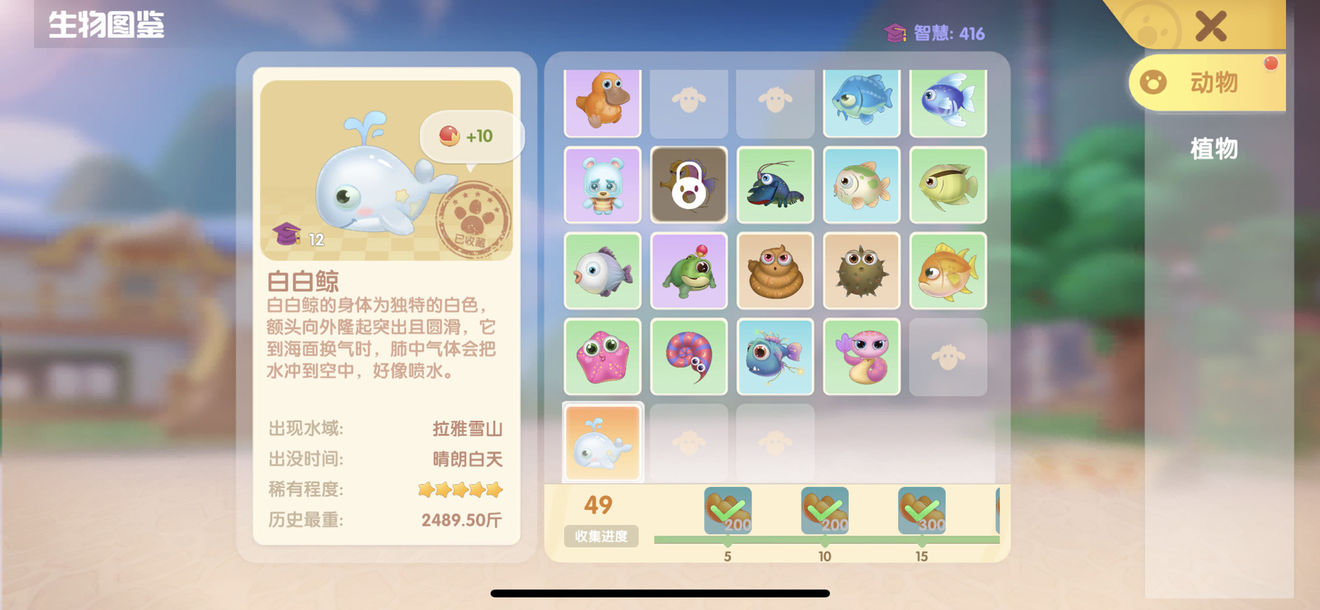The height and width of the screenshot is (610, 1320).
Task: Select the orange goldfish entry
Action: pos(947,271)
